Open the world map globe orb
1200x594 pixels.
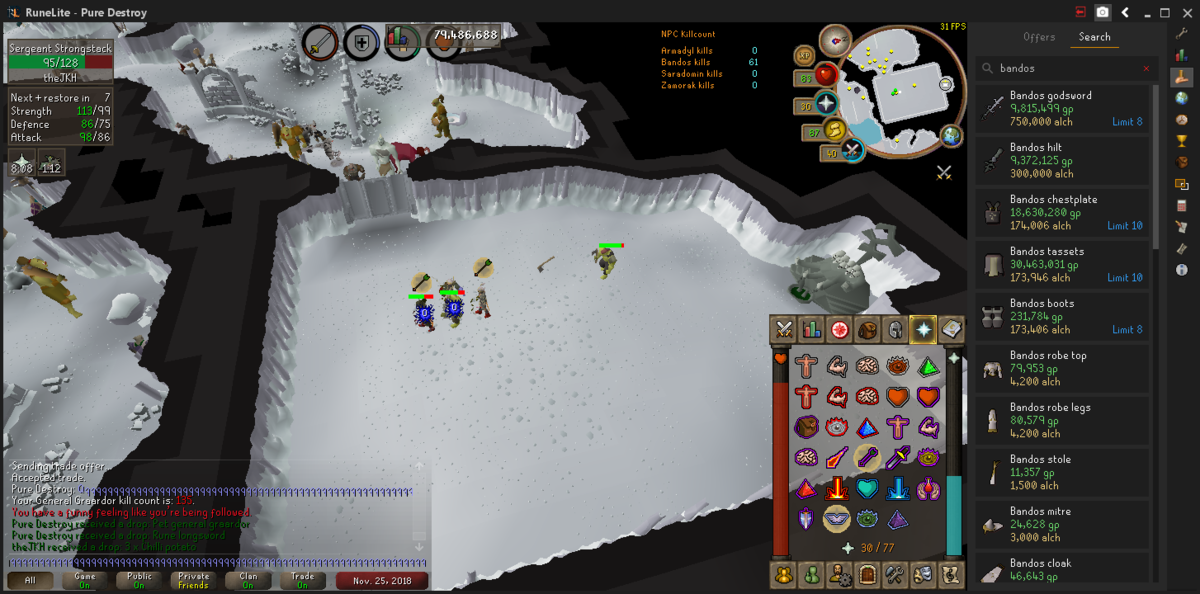tap(951, 135)
